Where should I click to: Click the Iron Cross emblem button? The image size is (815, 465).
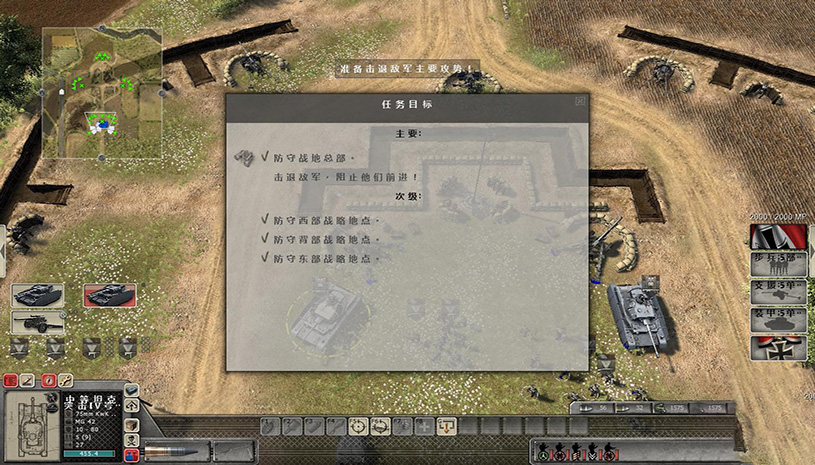pyautogui.click(x=778, y=348)
